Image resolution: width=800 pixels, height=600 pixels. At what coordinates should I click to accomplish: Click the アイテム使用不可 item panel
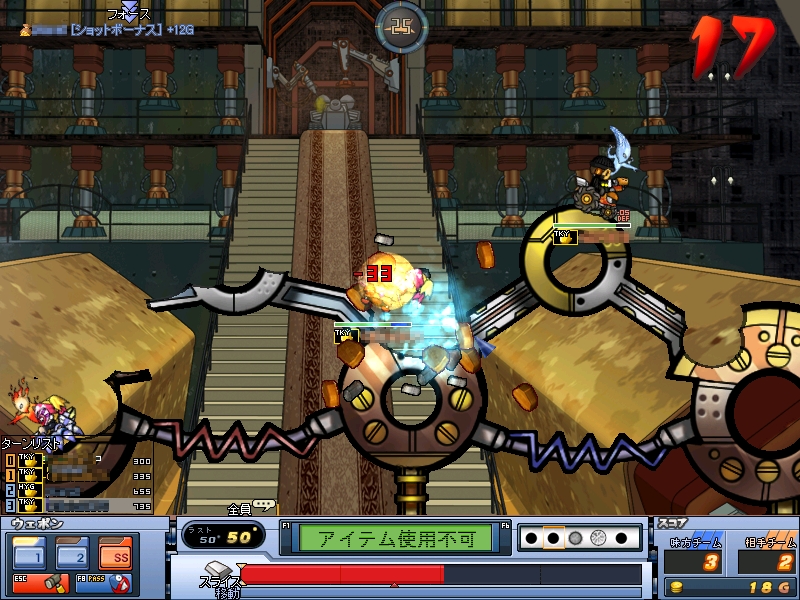click(x=404, y=538)
